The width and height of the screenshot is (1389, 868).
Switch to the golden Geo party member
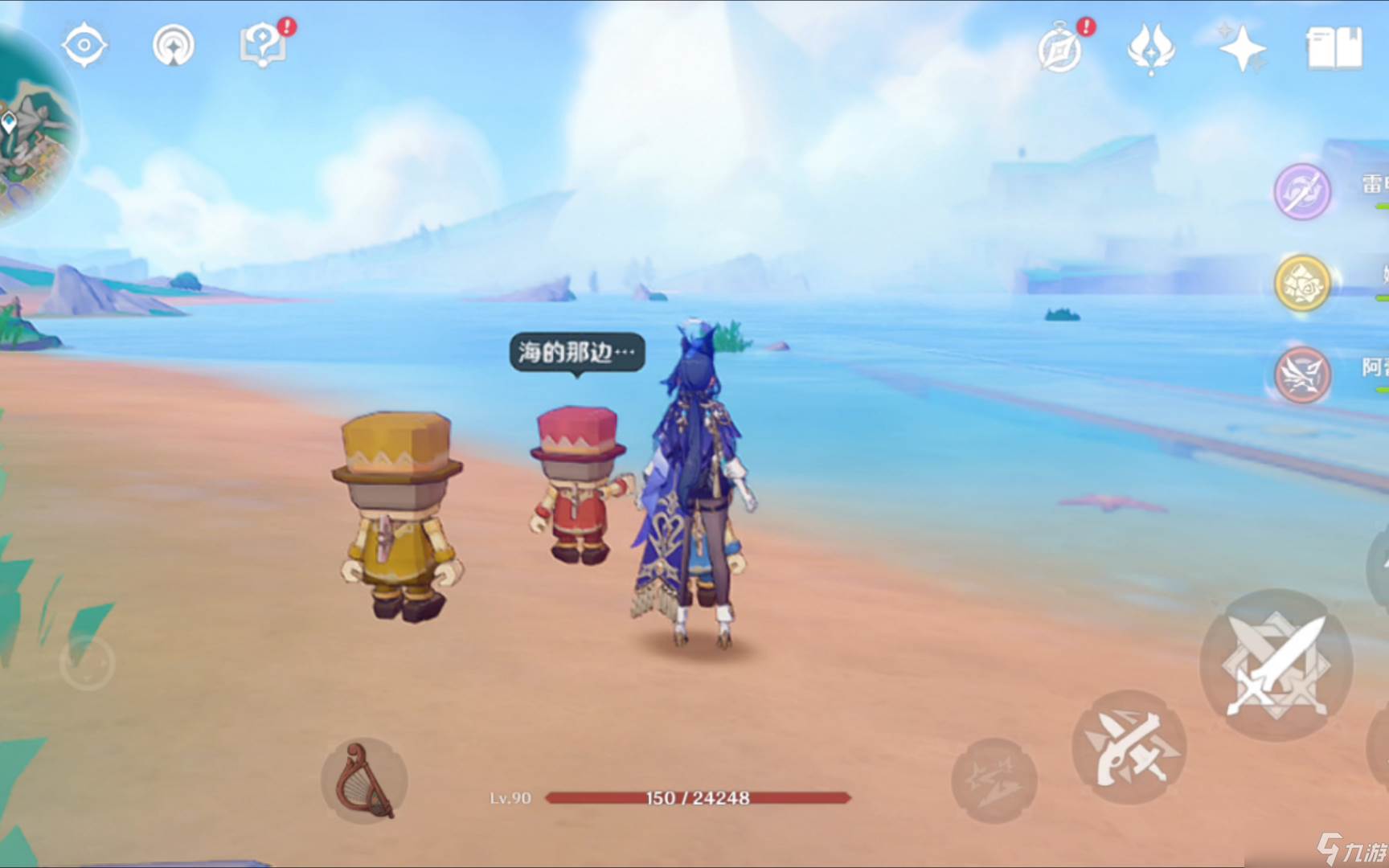pyautogui.click(x=1302, y=283)
